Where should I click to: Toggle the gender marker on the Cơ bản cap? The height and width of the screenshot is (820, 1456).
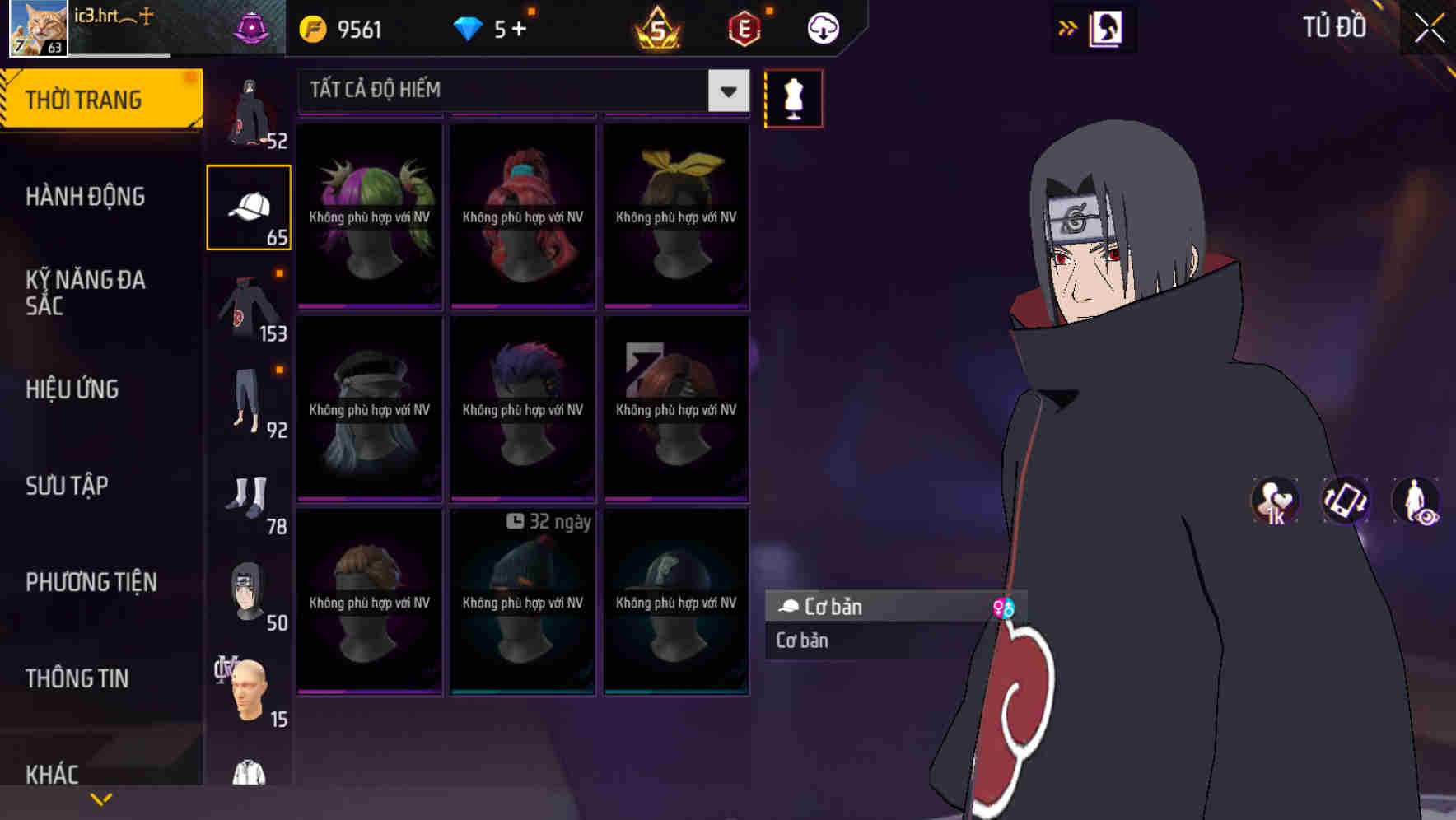click(1006, 607)
